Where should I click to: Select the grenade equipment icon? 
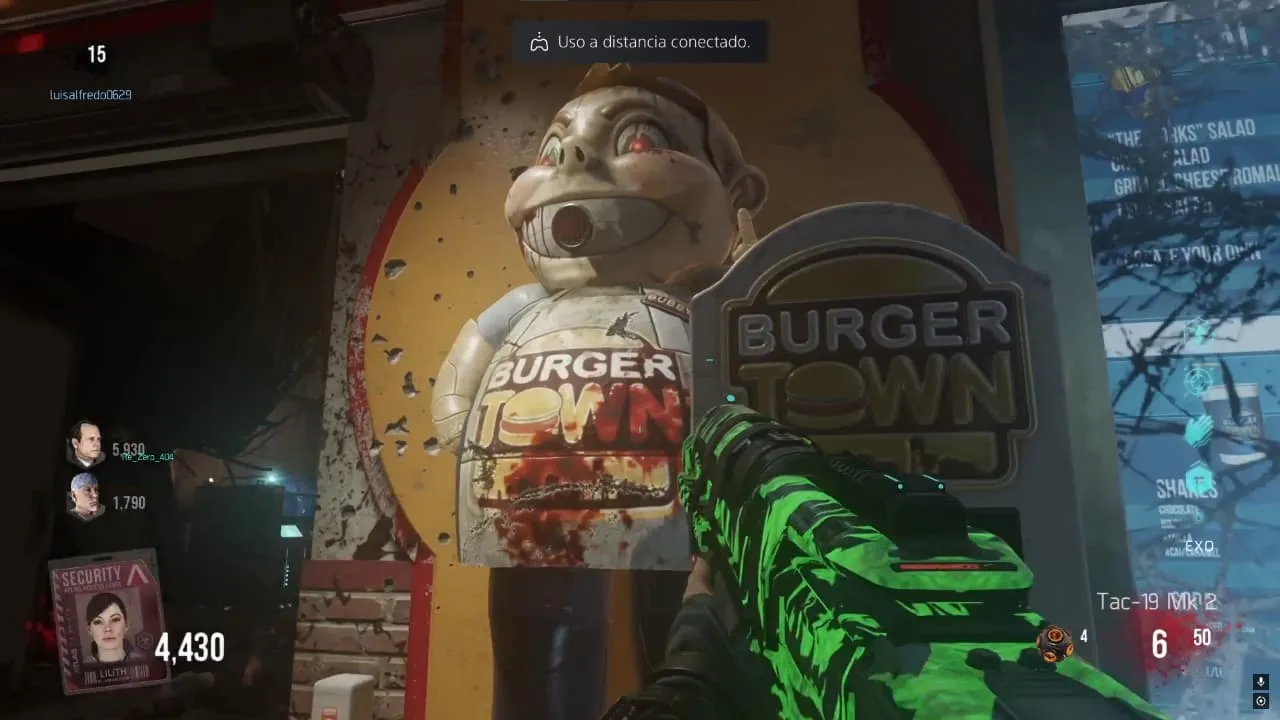[1054, 644]
